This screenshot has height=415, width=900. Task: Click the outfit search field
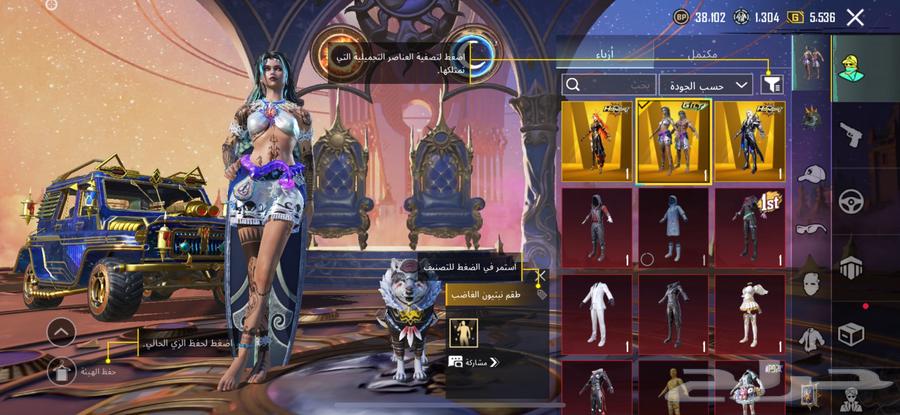[609, 85]
